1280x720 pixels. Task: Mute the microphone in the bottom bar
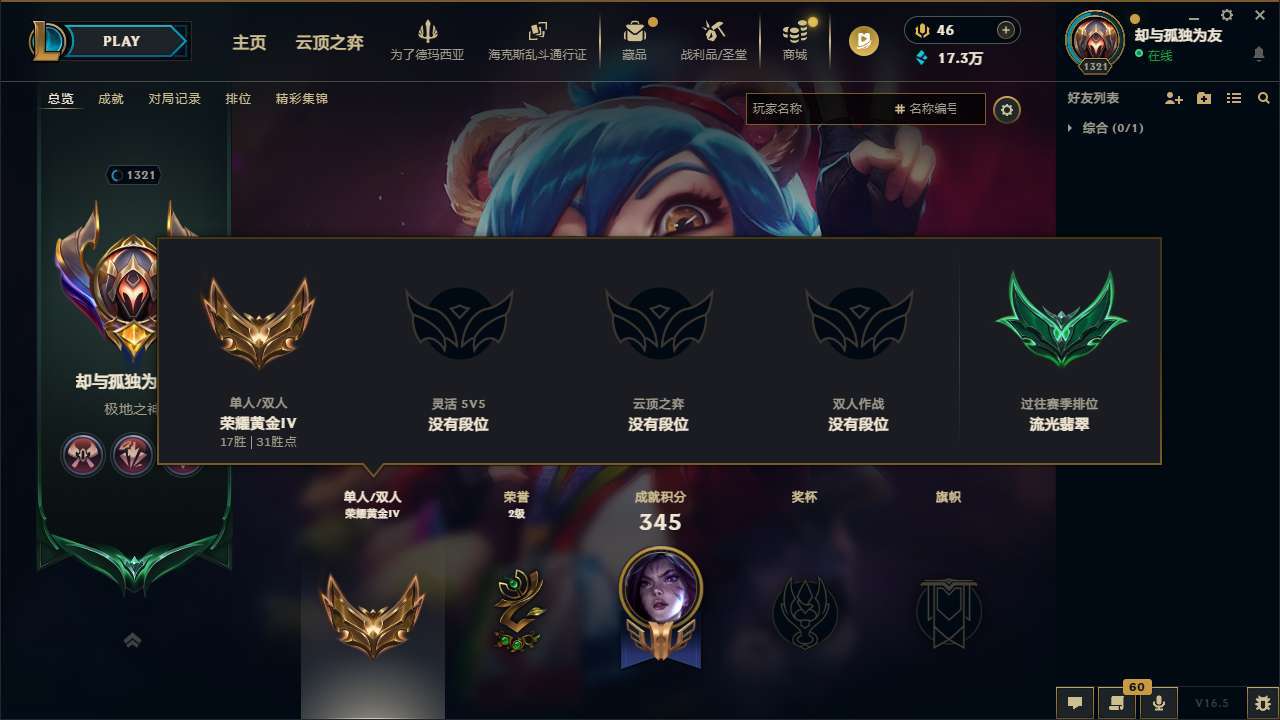click(x=1160, y=703)
